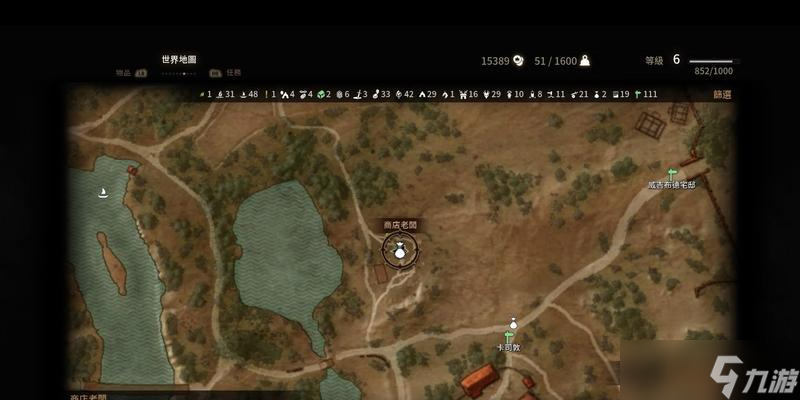Switch to the 任務 quests tab

pyautogui.click(x=232, y=72)
